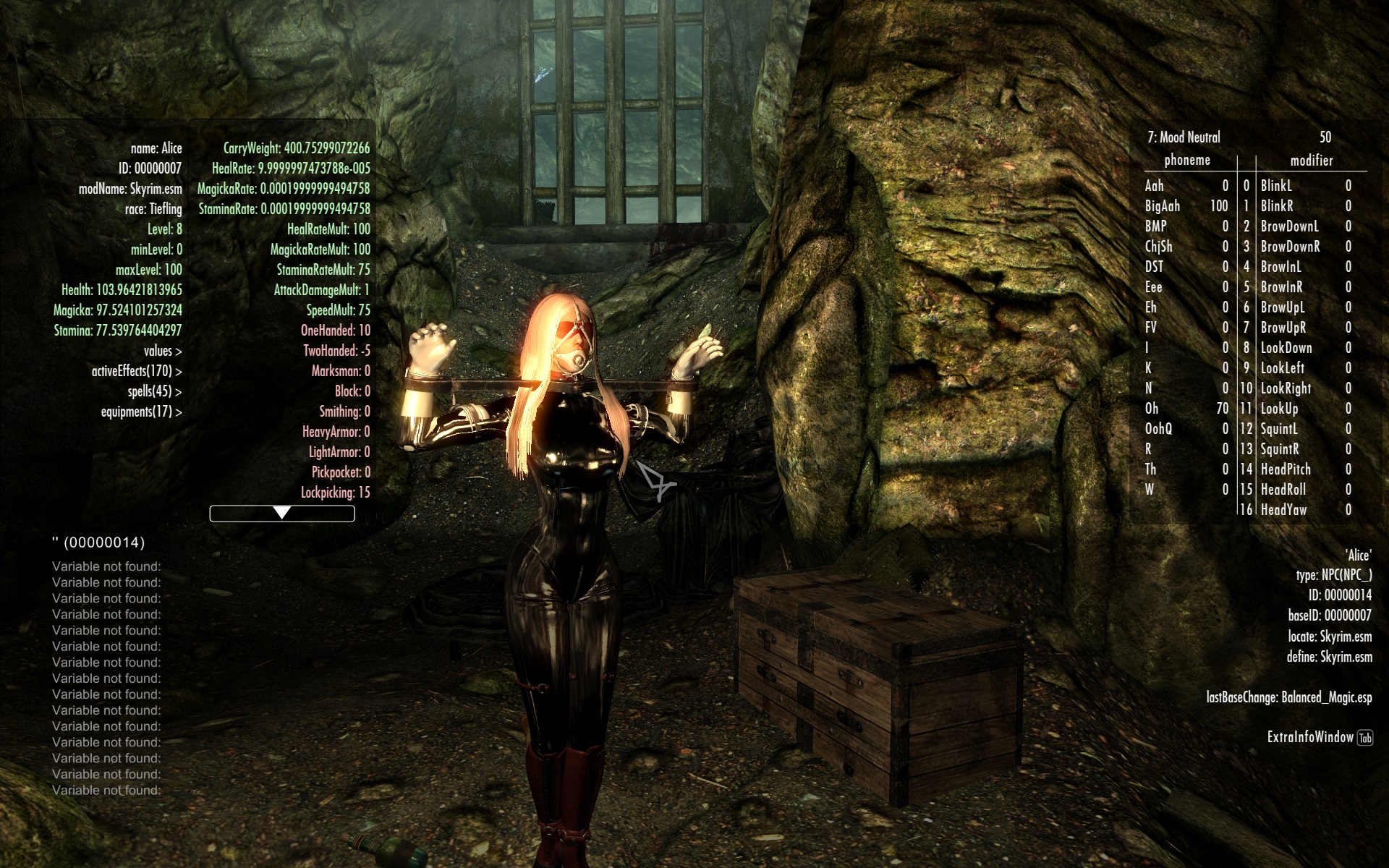1389x868 pixels.
Task: Click the down-arrow bar under Lockpicking
Action: pyautogui.click(x=282, y=514)
